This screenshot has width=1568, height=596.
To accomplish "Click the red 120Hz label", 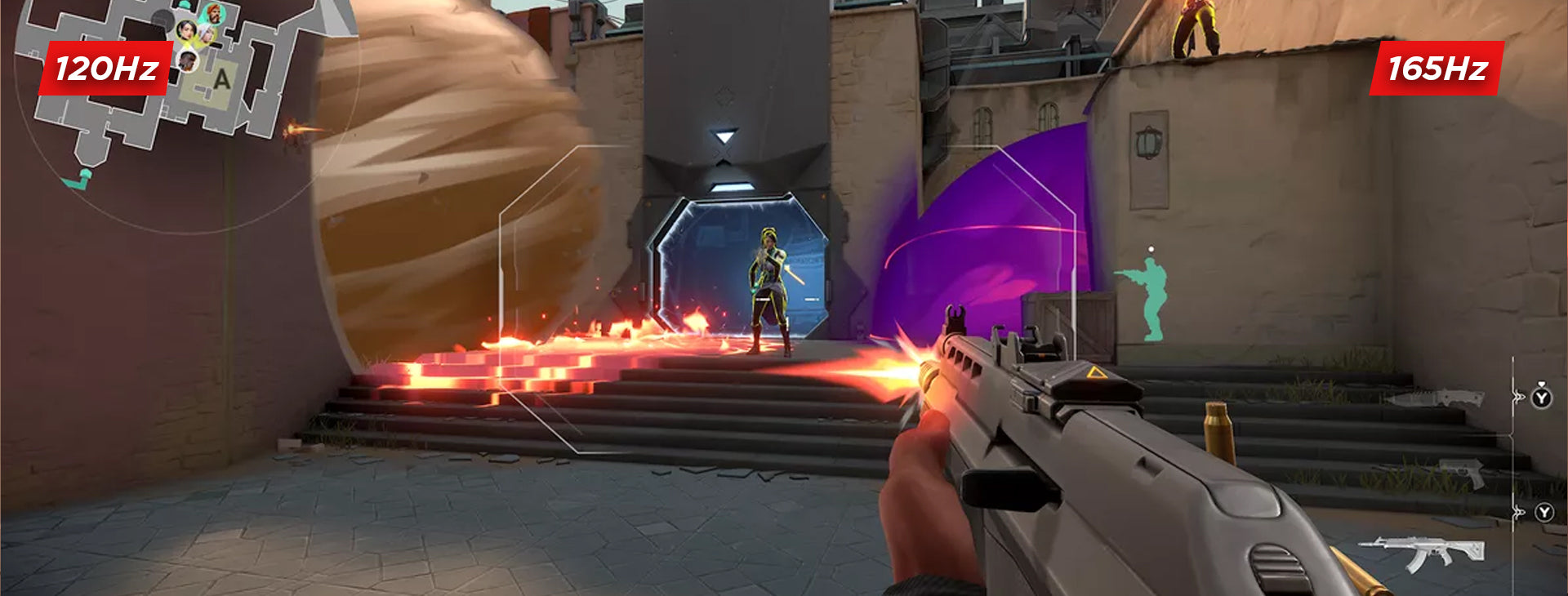I will click(x=106, y=69).
